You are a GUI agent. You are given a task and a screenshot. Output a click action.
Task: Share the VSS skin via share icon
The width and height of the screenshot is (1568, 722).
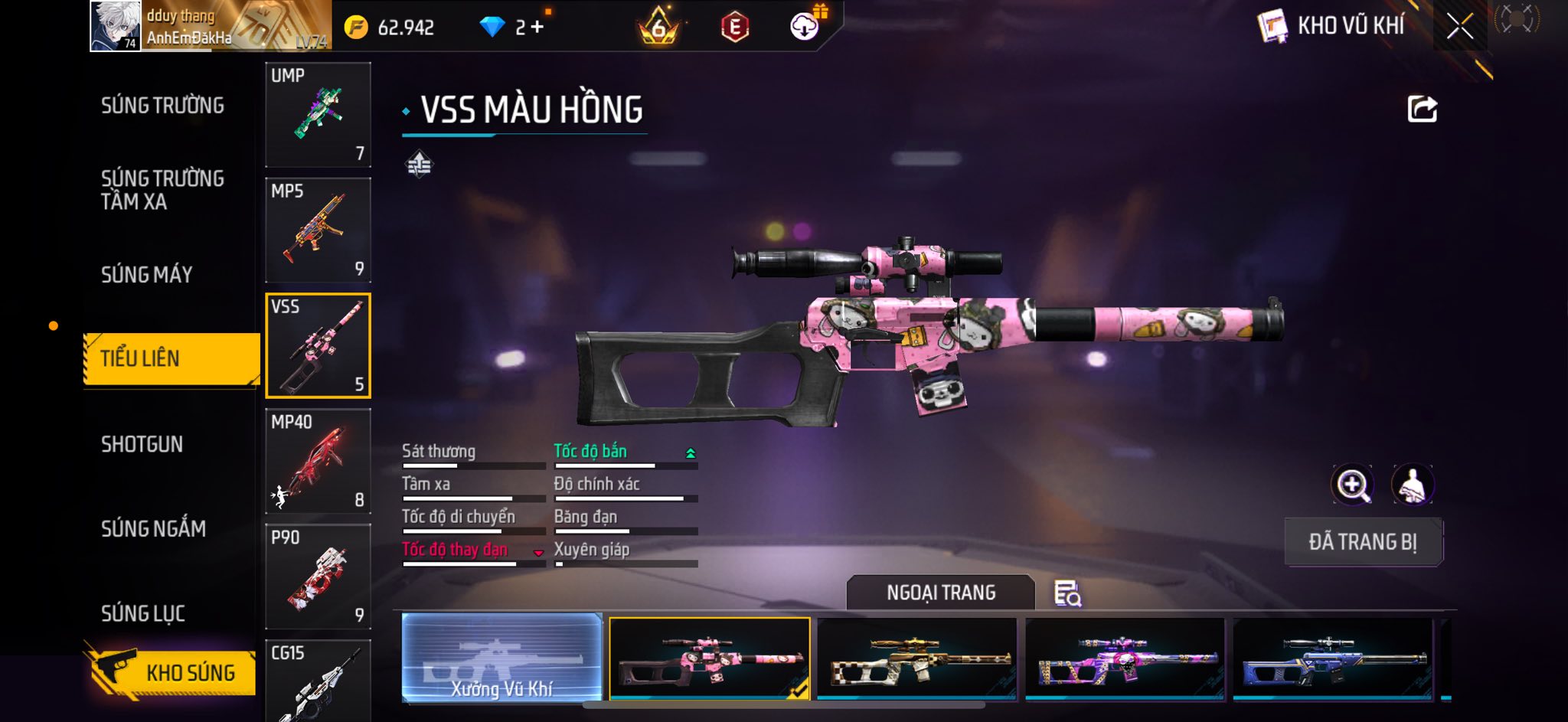click(1422, 109)
